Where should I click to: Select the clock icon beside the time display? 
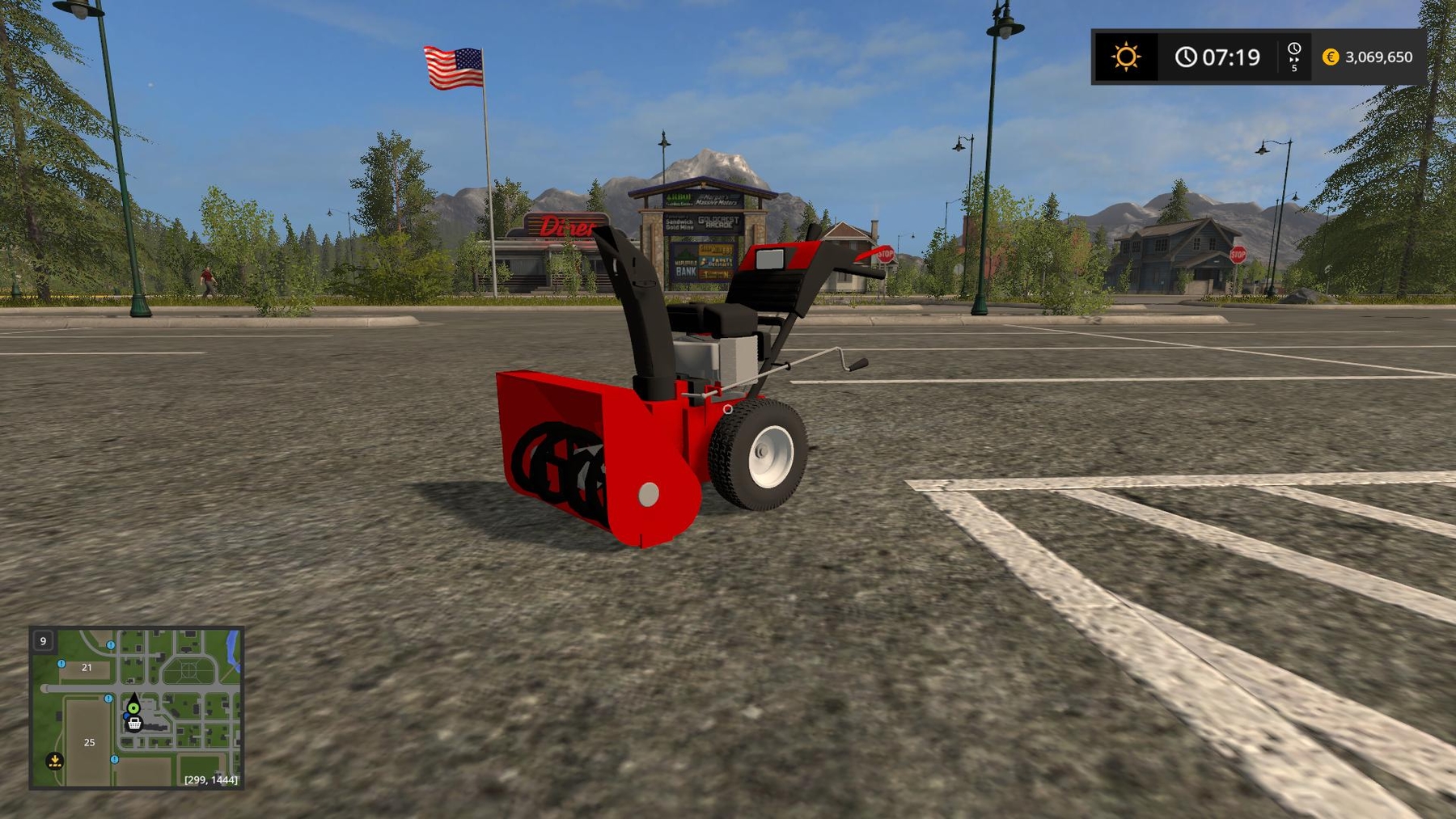click(x=1187, y=56)
